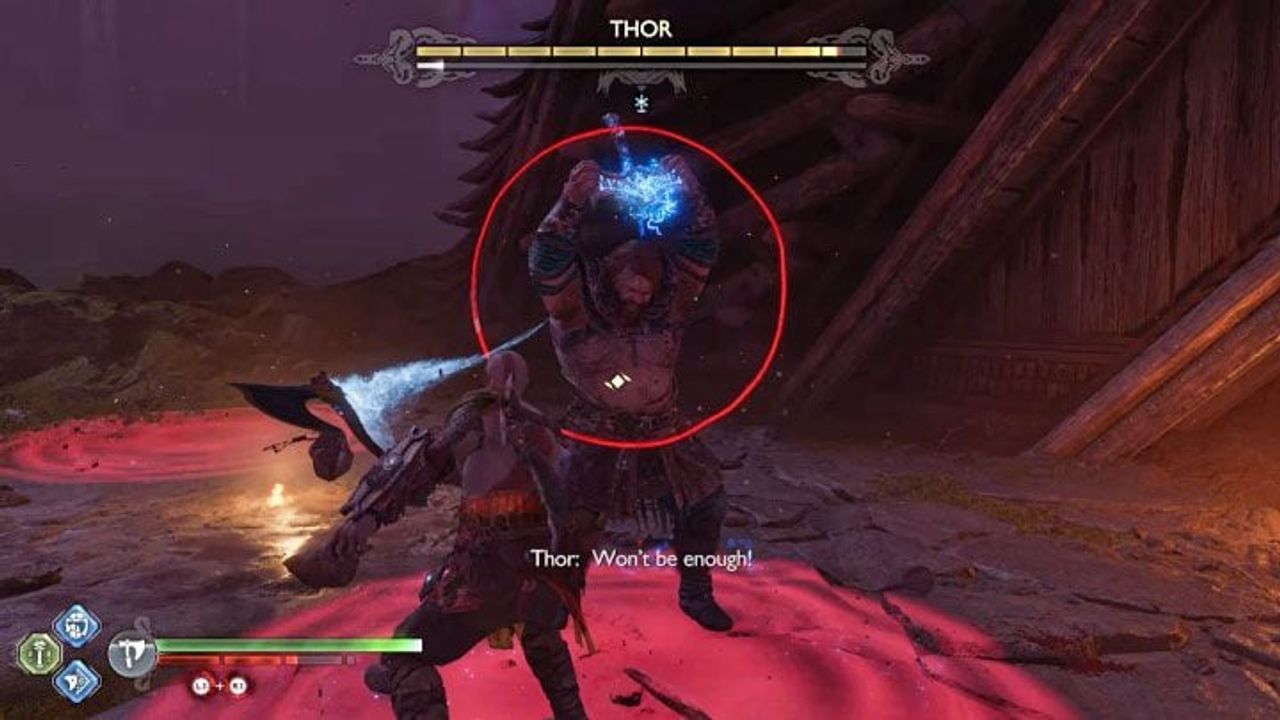Click the snowflake frost status icon above Thor

(640, 102)
